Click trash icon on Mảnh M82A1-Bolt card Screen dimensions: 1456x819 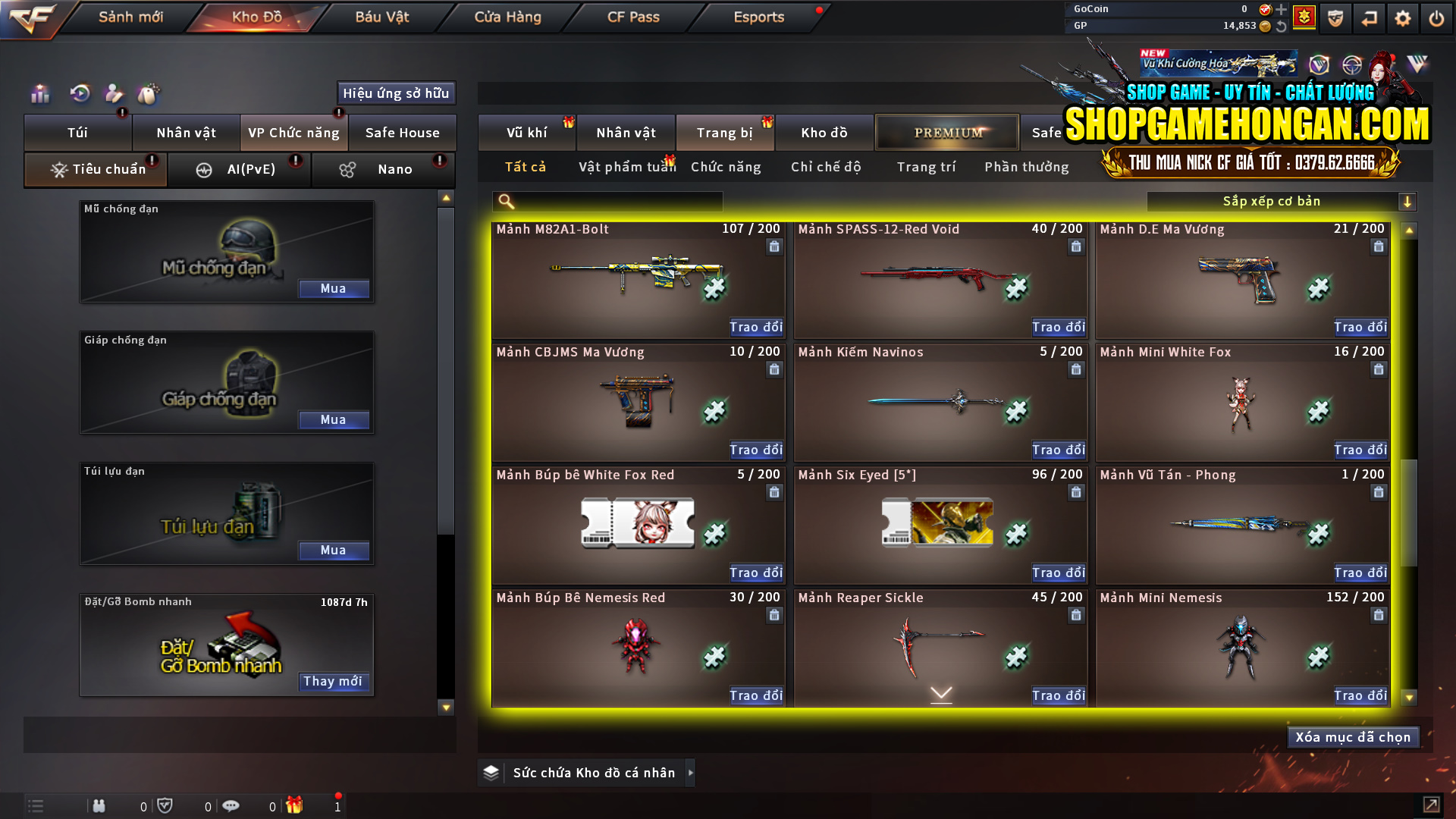coord(774,246)
